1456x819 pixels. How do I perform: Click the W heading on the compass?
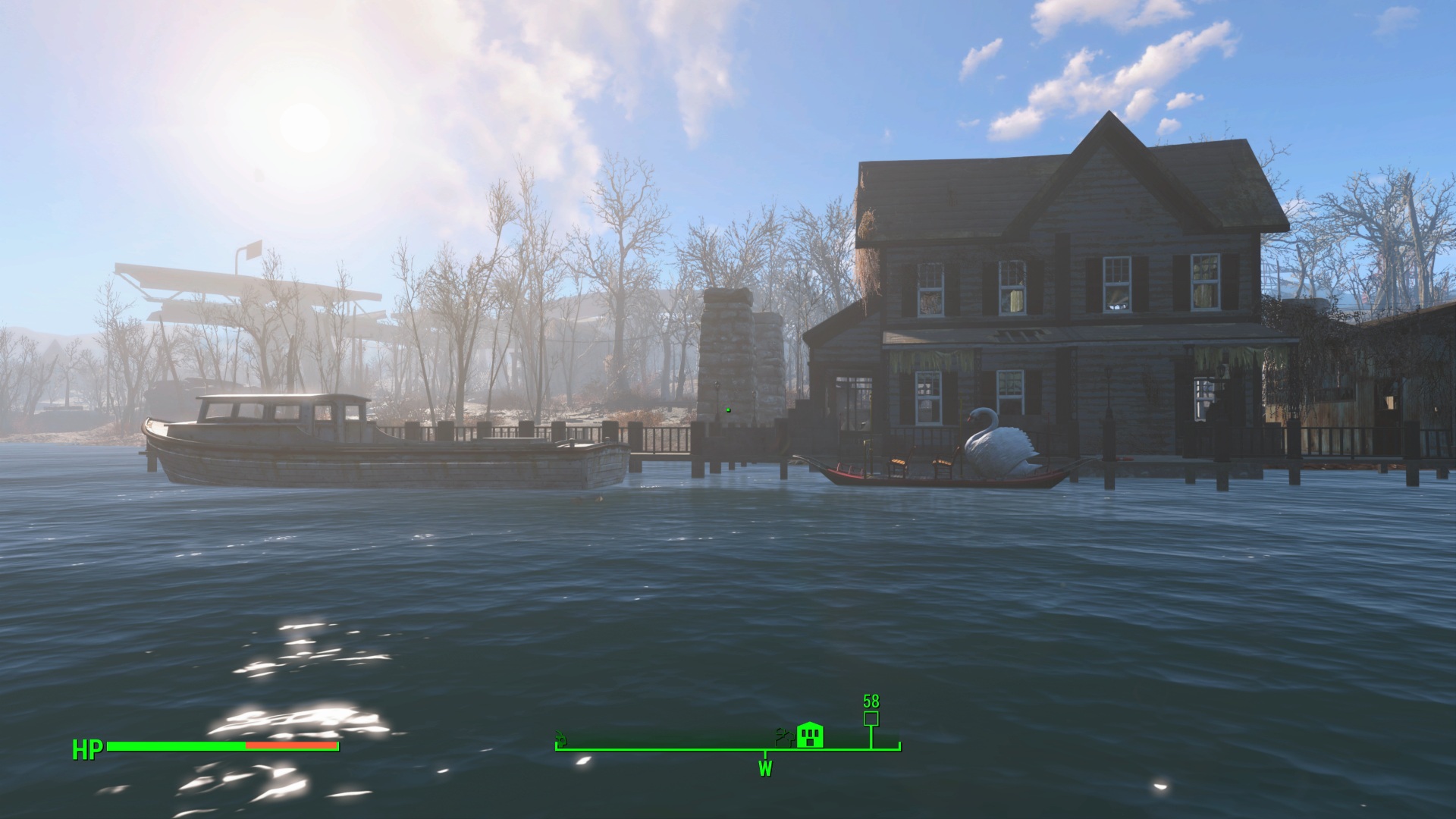pos(765,769)
